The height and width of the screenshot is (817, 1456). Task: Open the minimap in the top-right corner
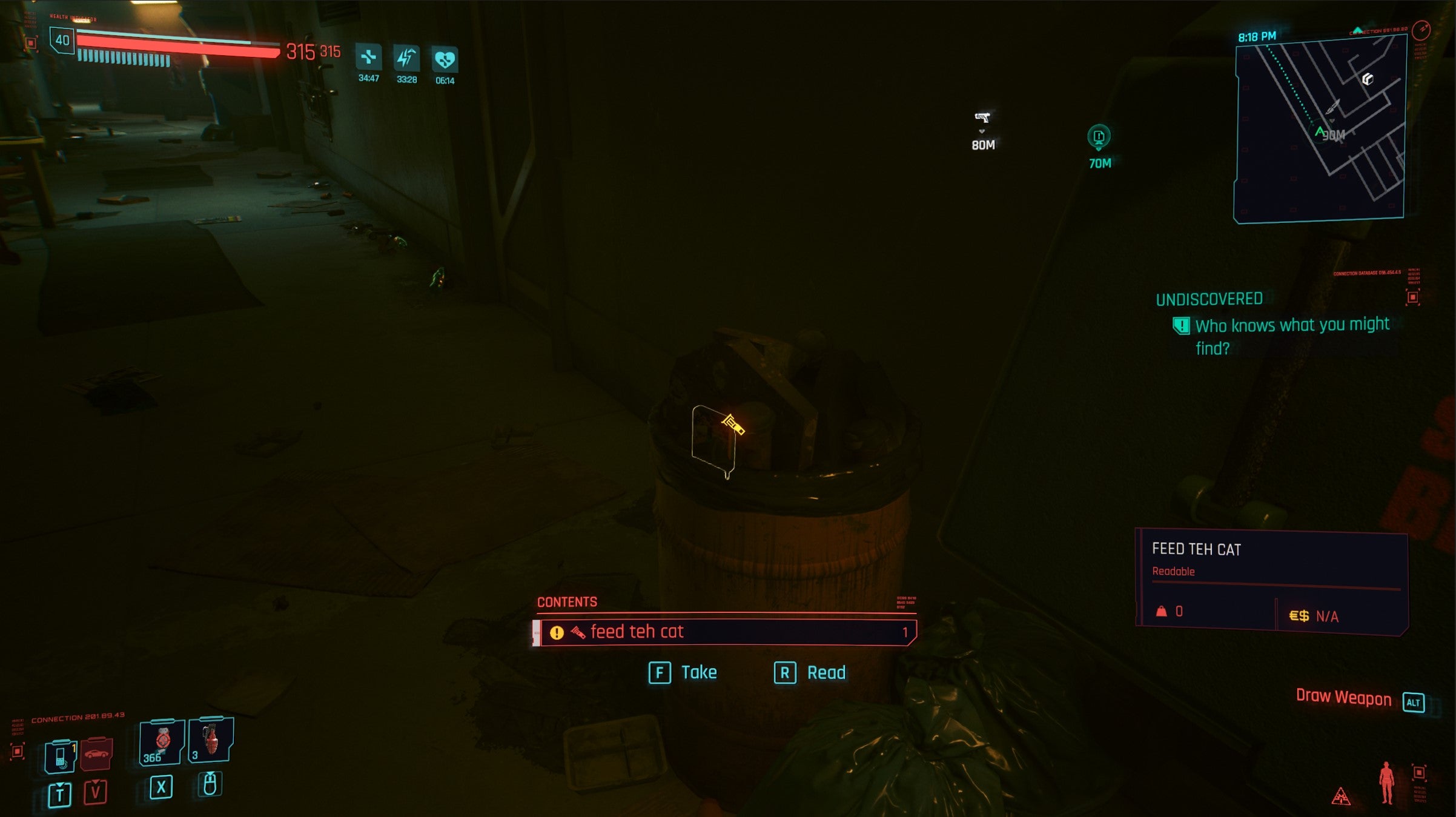click(1319, 130)
